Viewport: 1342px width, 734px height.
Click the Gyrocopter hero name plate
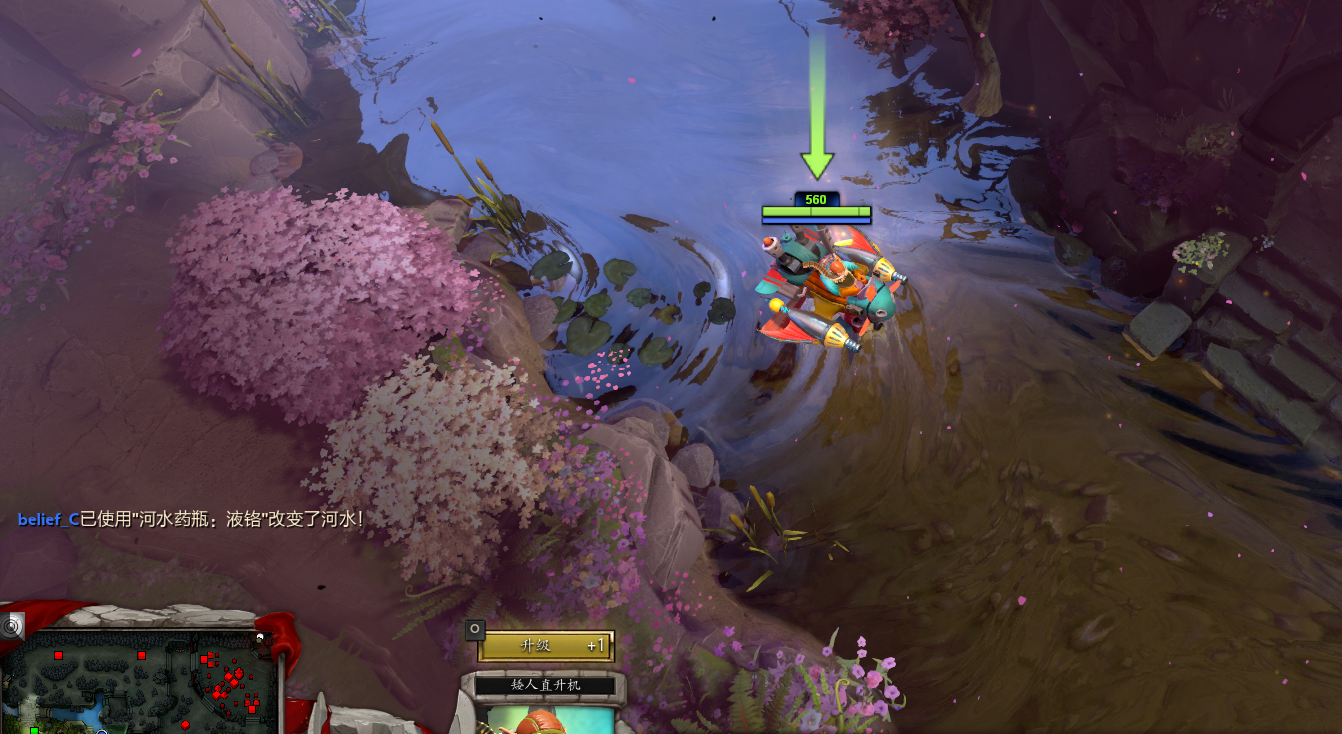tap(545, 685)
